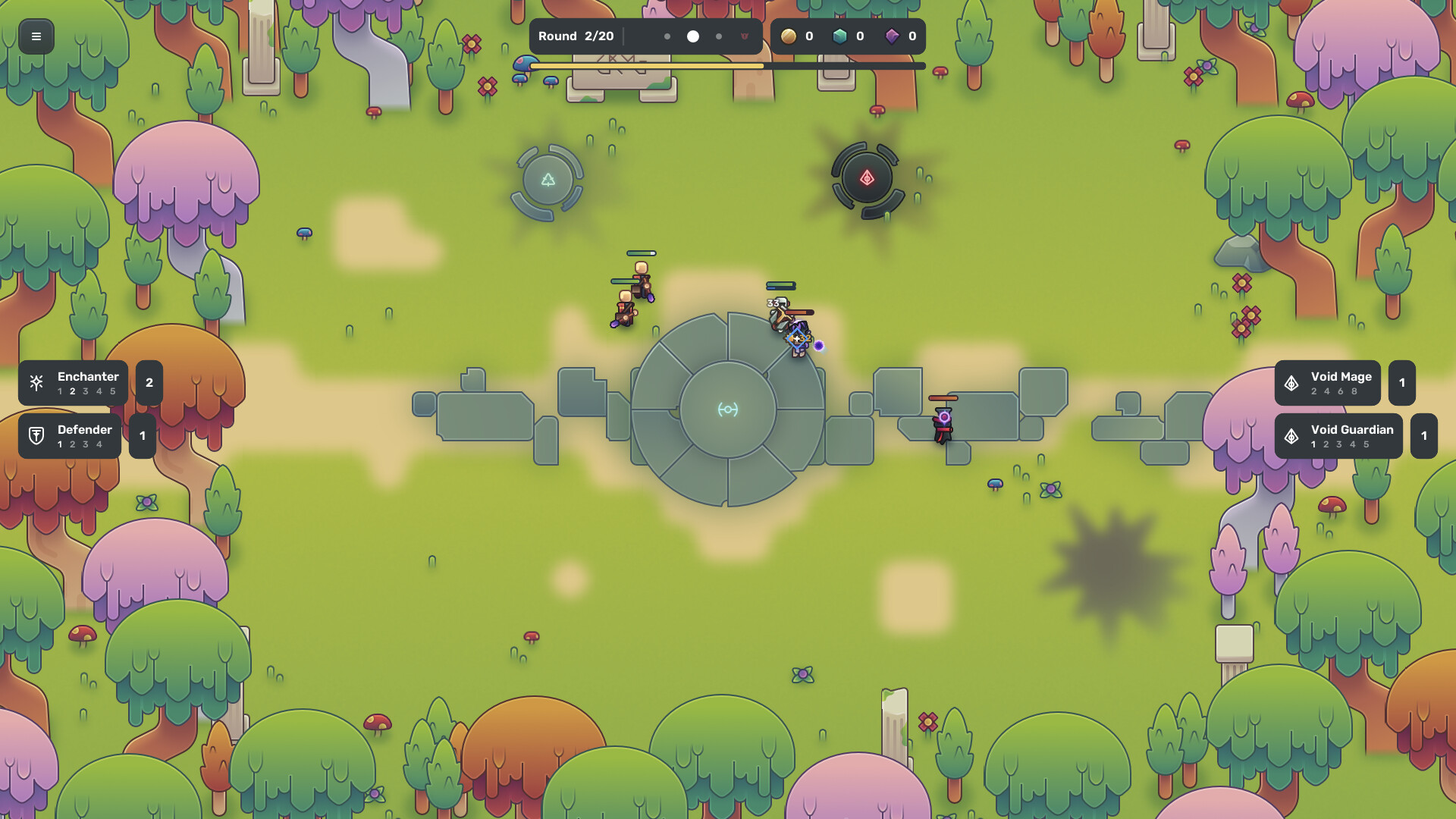Screen dimensions: 1456x819
Task: Select the Defender shield icon
Action: coord(36,435)
